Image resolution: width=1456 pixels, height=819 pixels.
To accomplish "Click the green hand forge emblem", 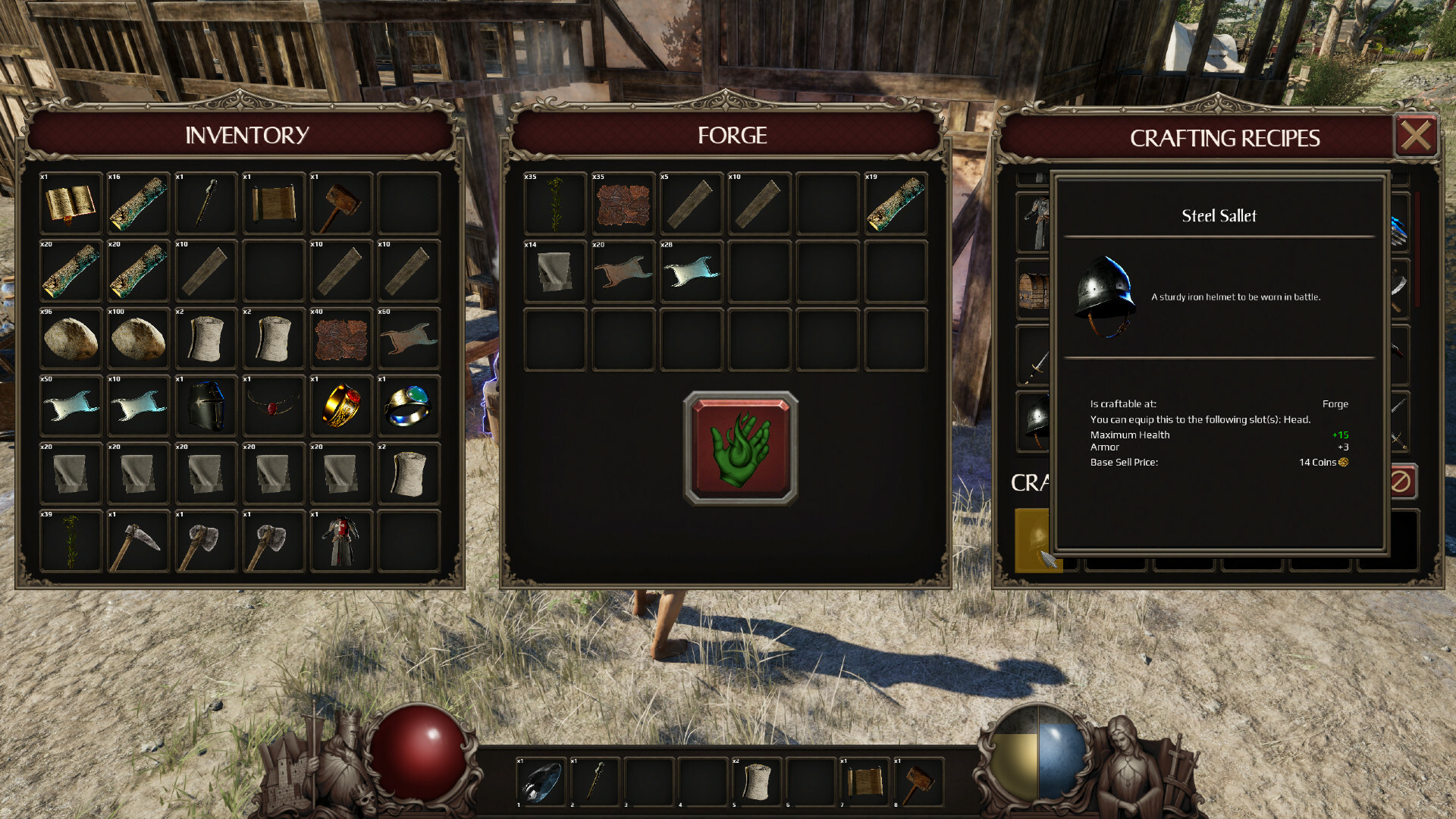I will click(x=739, y=447).
